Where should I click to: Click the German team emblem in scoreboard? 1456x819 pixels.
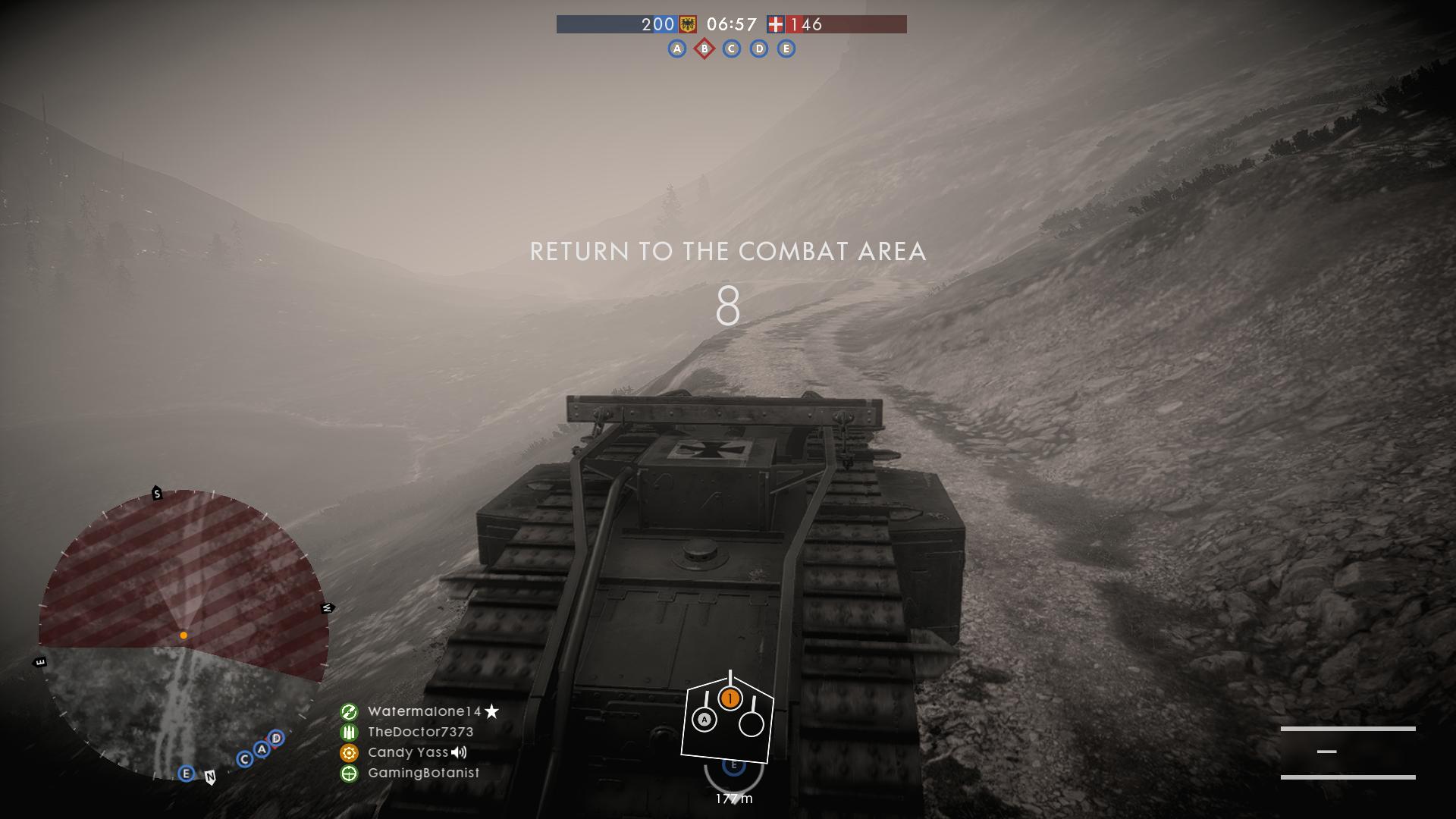pyautogui.click(x=688, y=24)
